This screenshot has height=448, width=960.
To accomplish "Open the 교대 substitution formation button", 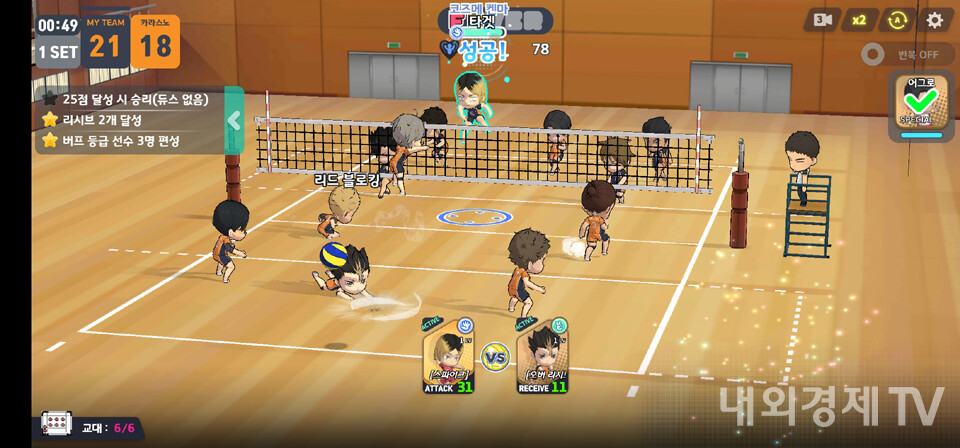I will [56, 425].
